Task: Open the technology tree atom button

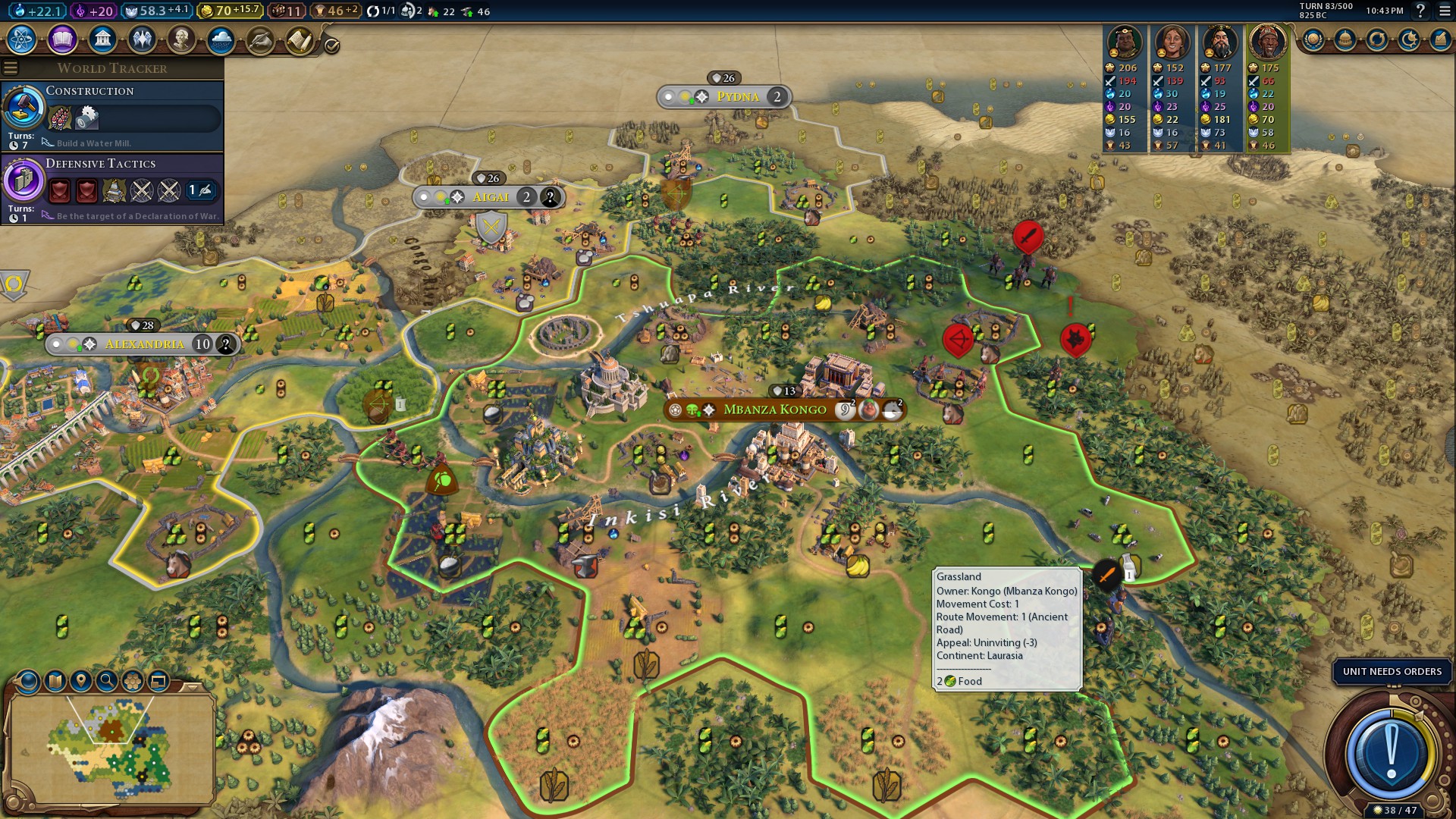Action: pyautogui.click(x=22, y=39)
